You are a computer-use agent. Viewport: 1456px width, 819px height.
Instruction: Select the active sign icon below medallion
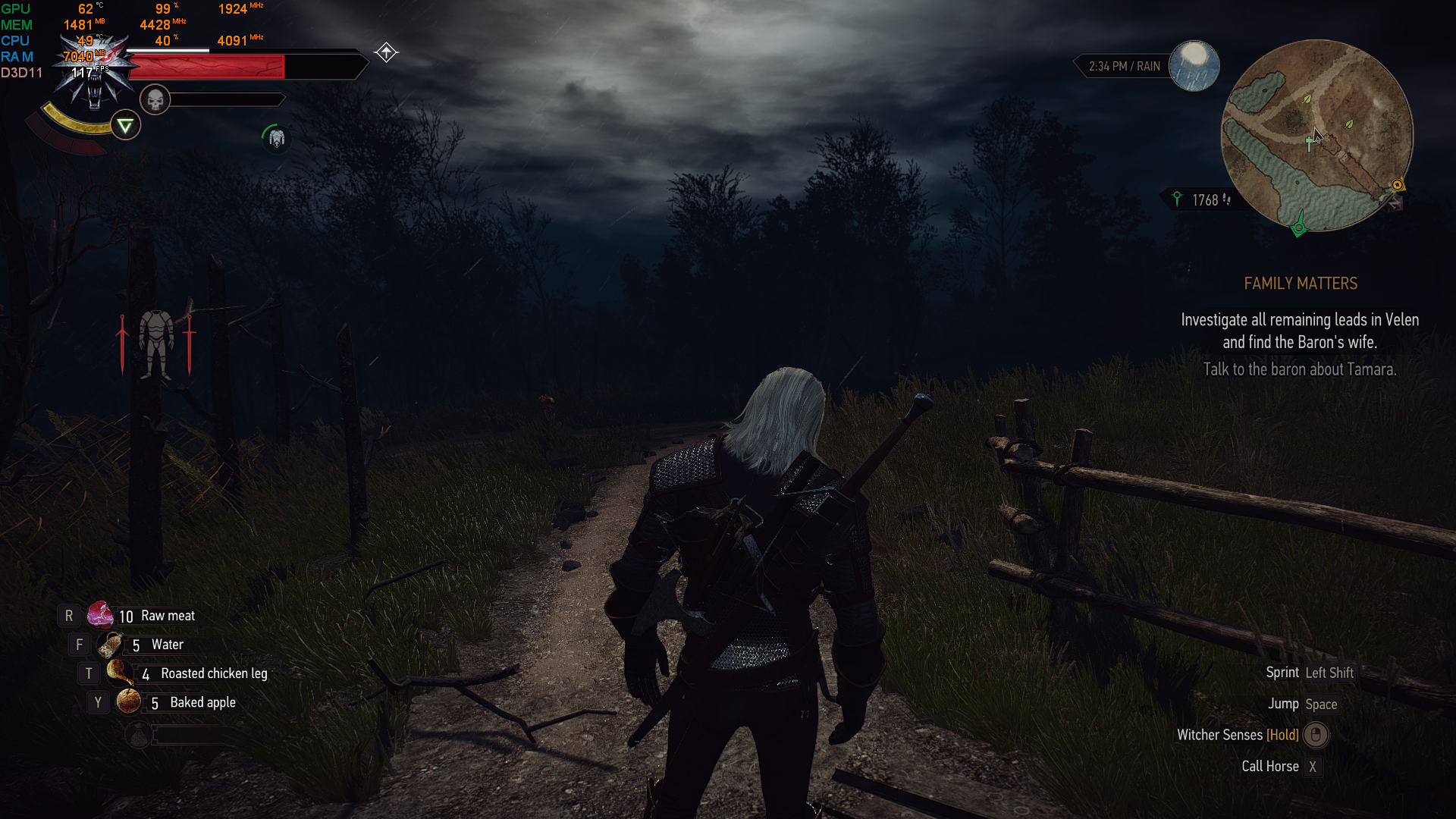click(x=125, y=125)
